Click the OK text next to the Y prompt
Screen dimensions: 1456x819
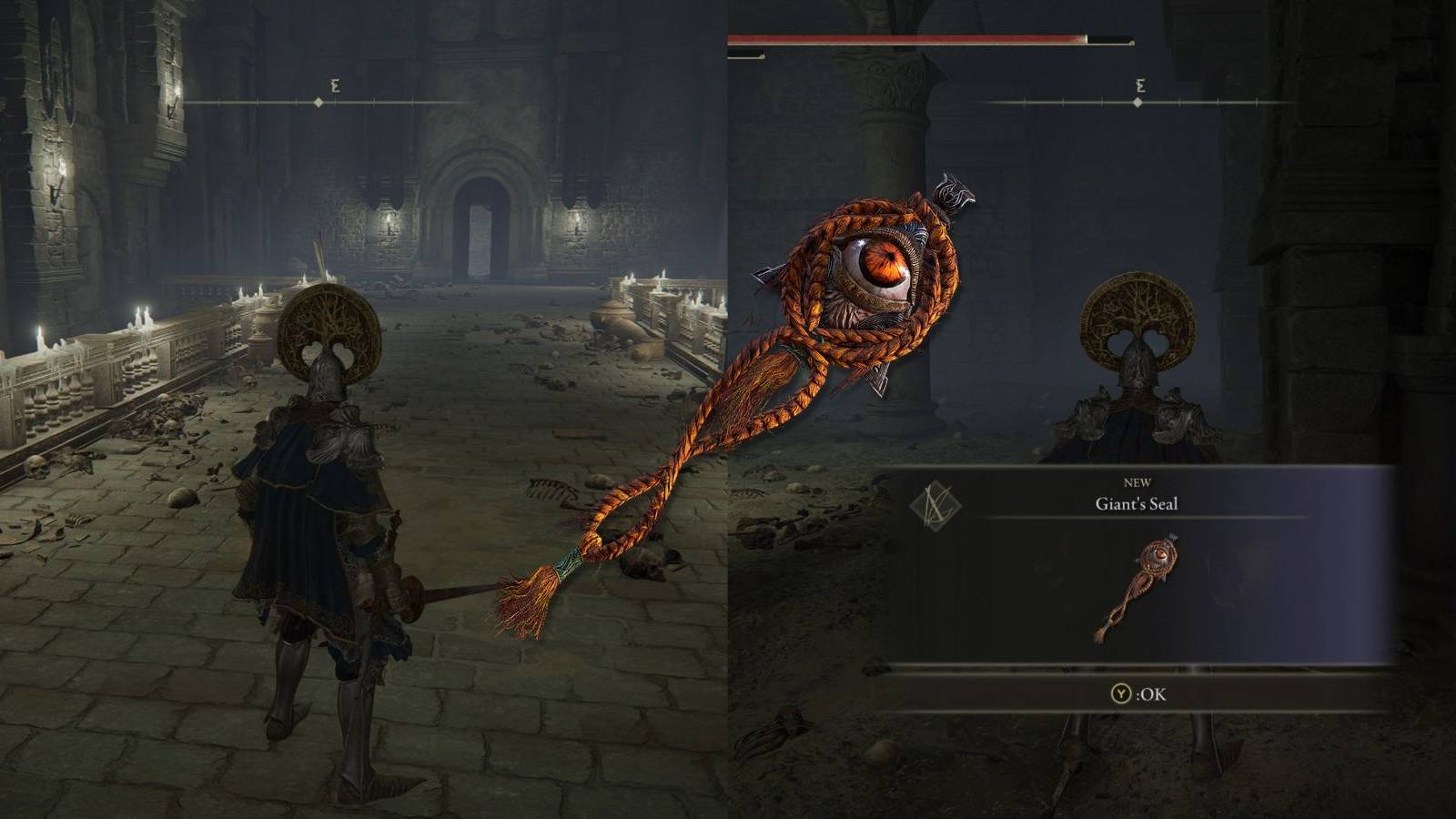[1152, 693]
